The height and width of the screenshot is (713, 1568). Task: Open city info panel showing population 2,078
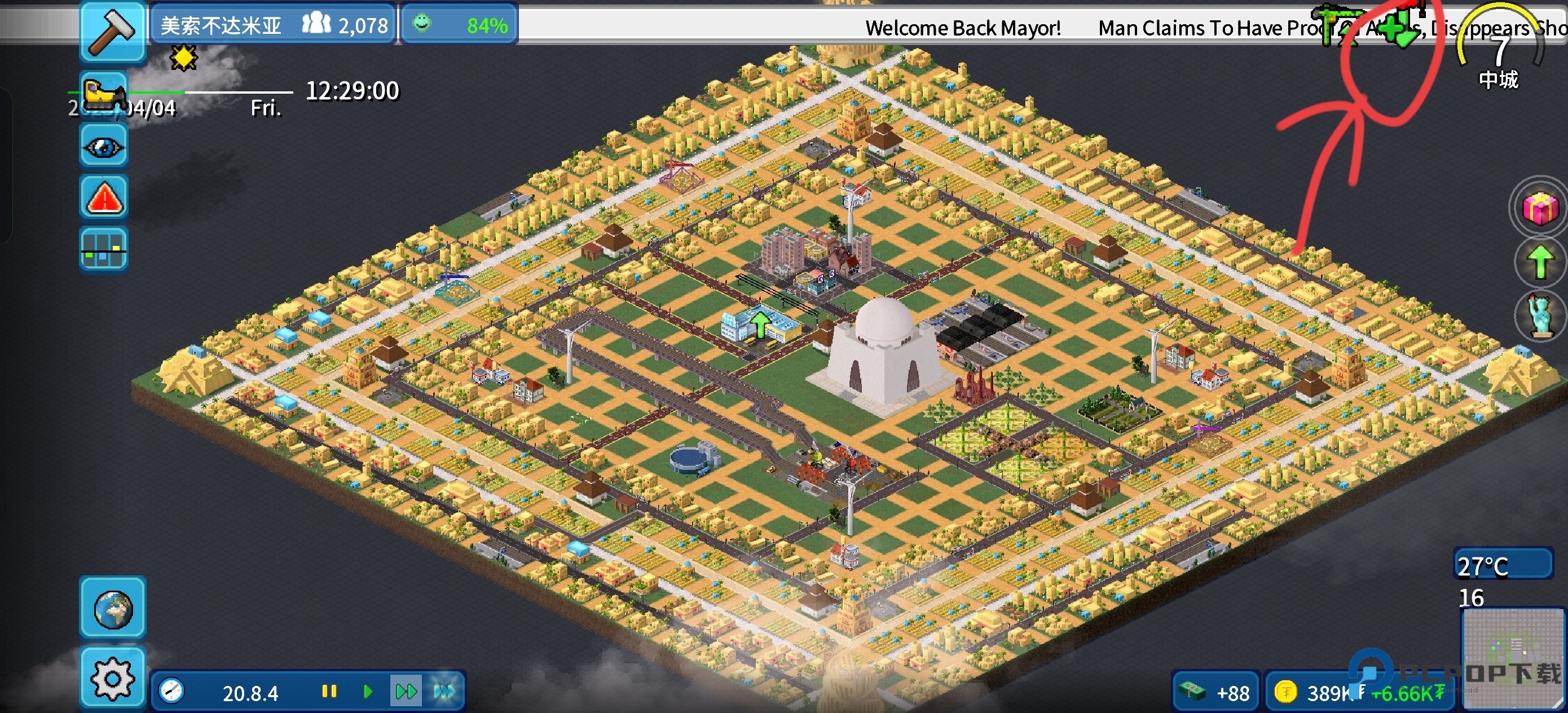tap(274, 25)
